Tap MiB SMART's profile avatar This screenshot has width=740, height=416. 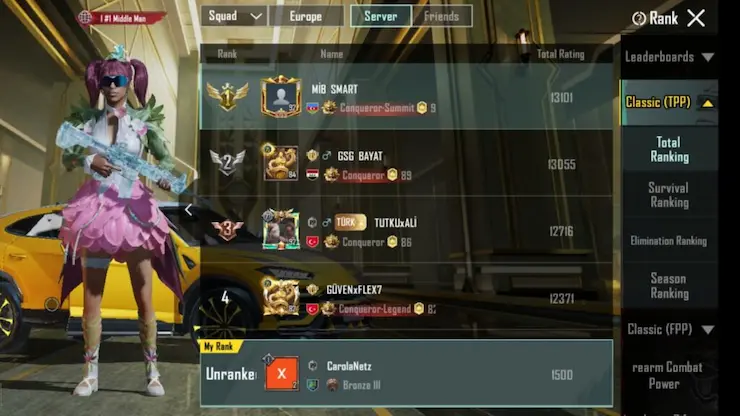click(x=281, y=97)
